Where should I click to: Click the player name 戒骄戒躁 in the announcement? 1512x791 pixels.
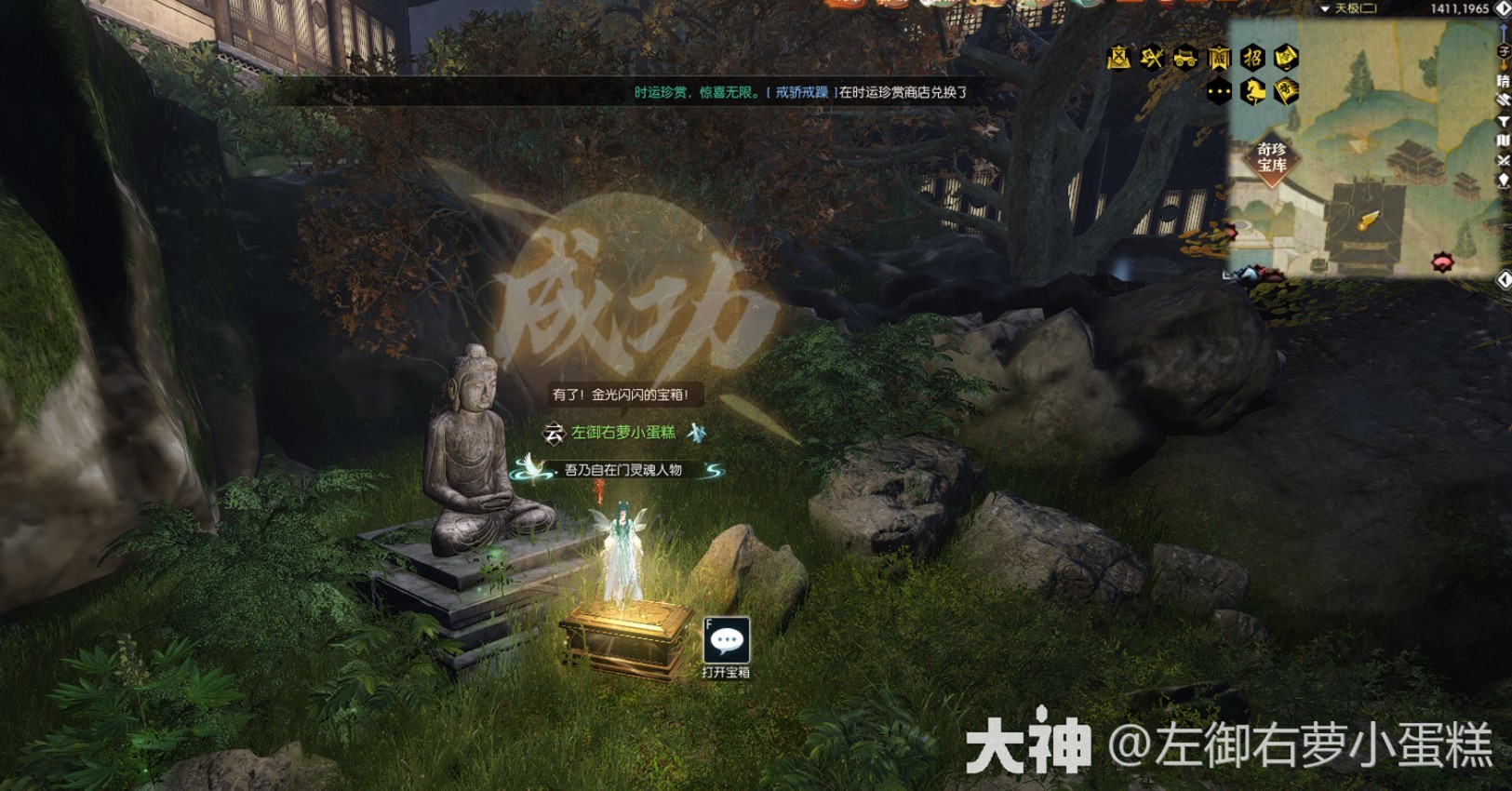(801, 92)
